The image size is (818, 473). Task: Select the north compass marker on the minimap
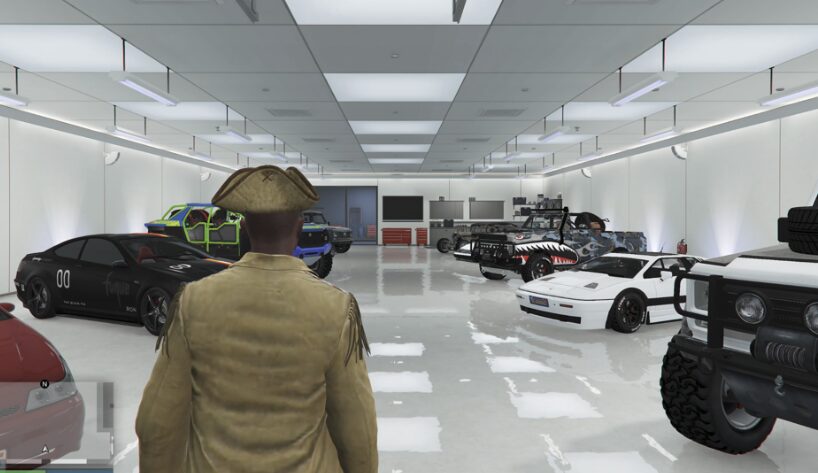(x=44, y=383)
